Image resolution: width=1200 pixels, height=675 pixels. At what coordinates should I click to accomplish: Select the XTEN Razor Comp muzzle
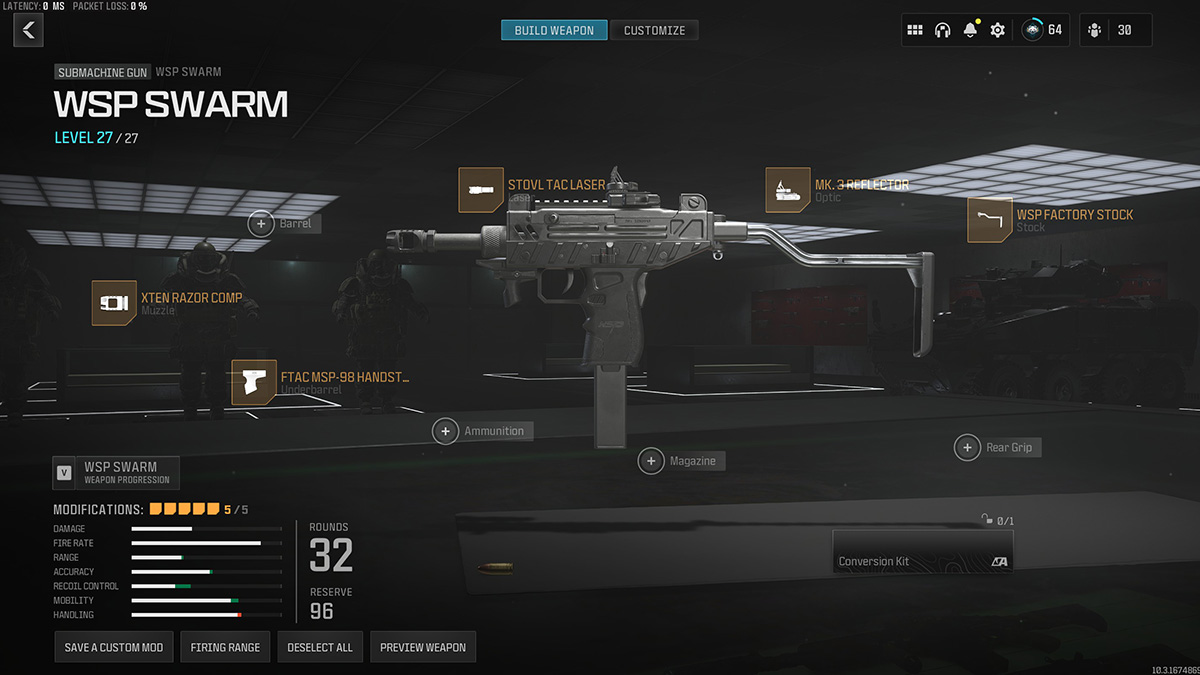[x=114, y=303]
